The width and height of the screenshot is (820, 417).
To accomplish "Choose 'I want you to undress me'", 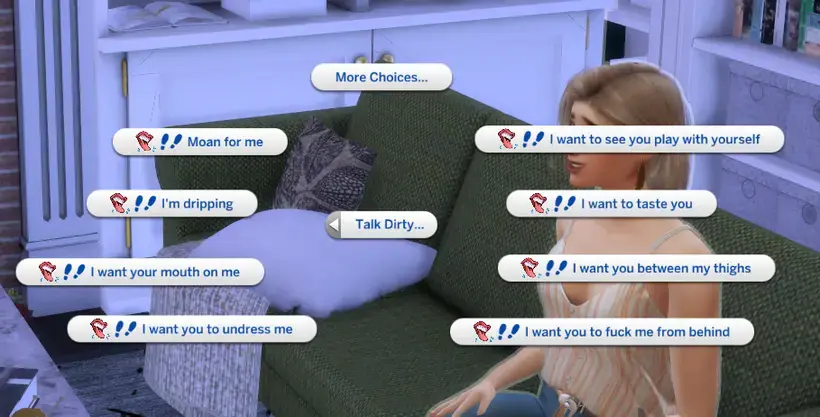I will (x=191, y=328).
